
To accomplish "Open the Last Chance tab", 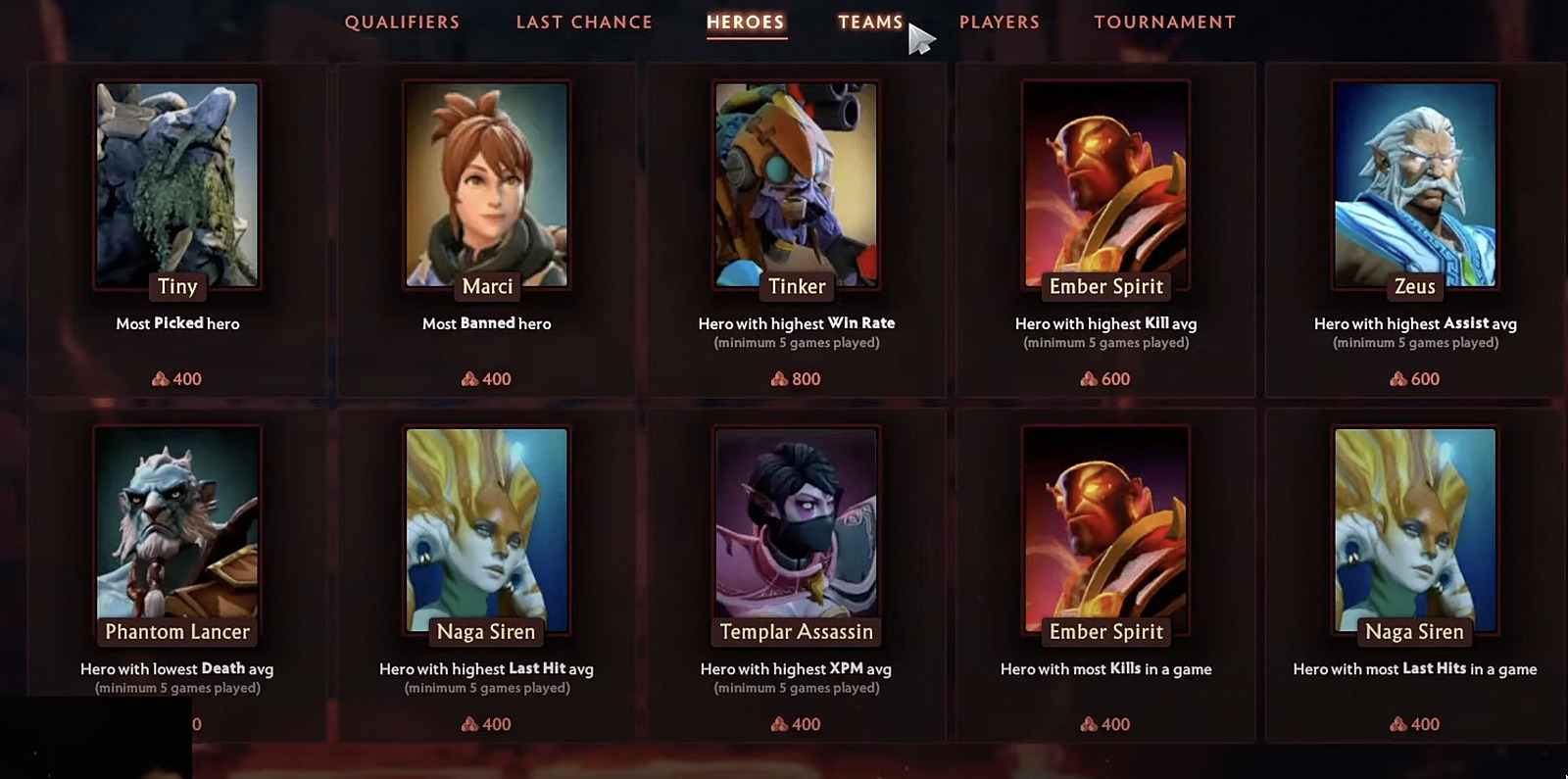I will pos(584,22).
